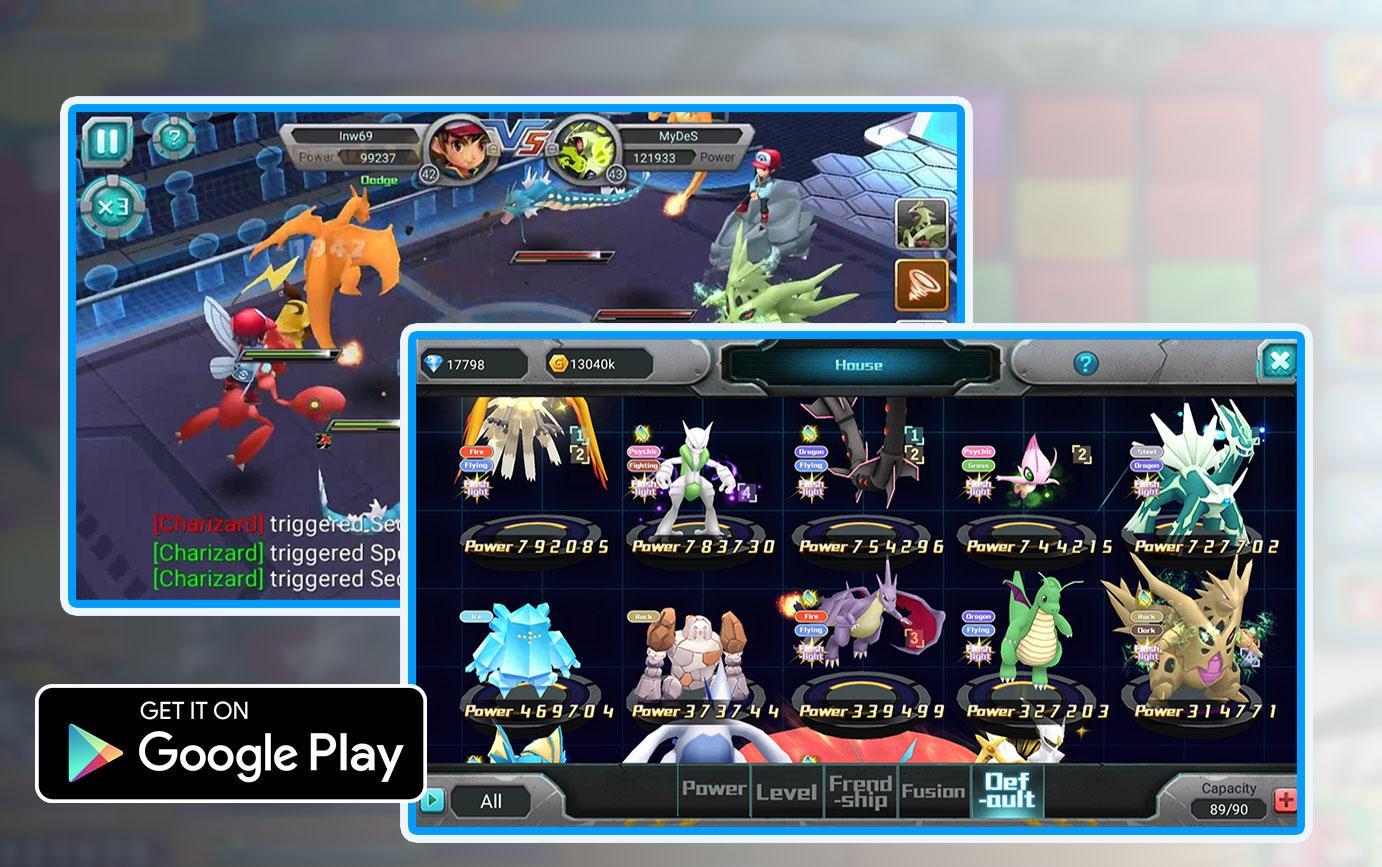The width and height of the screenshot is (1382, 867).
Task: Click the diamond currency icon showing 17798
Action: [x=431, y=364]
